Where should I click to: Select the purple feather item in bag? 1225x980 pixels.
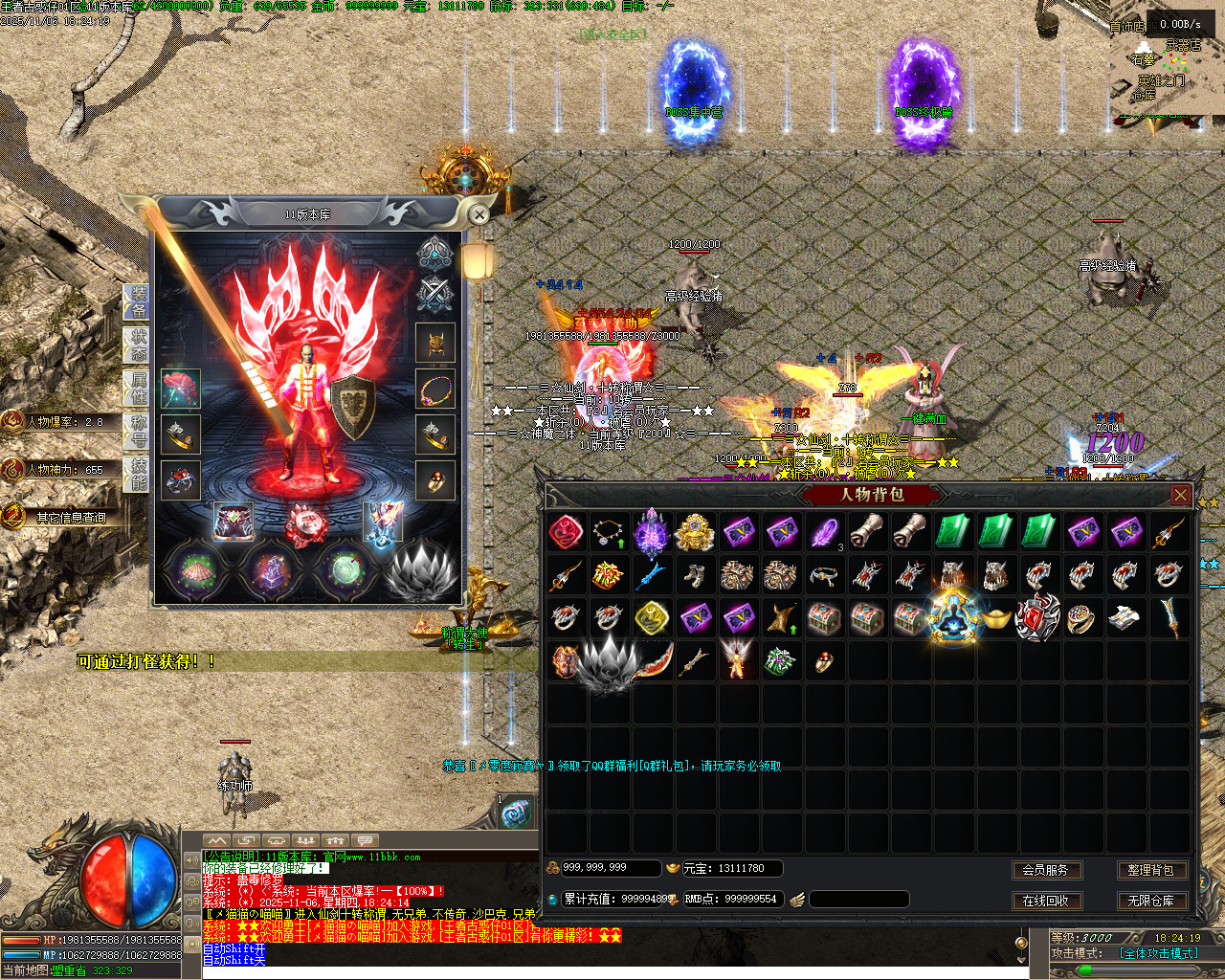[x=824, y=532]
